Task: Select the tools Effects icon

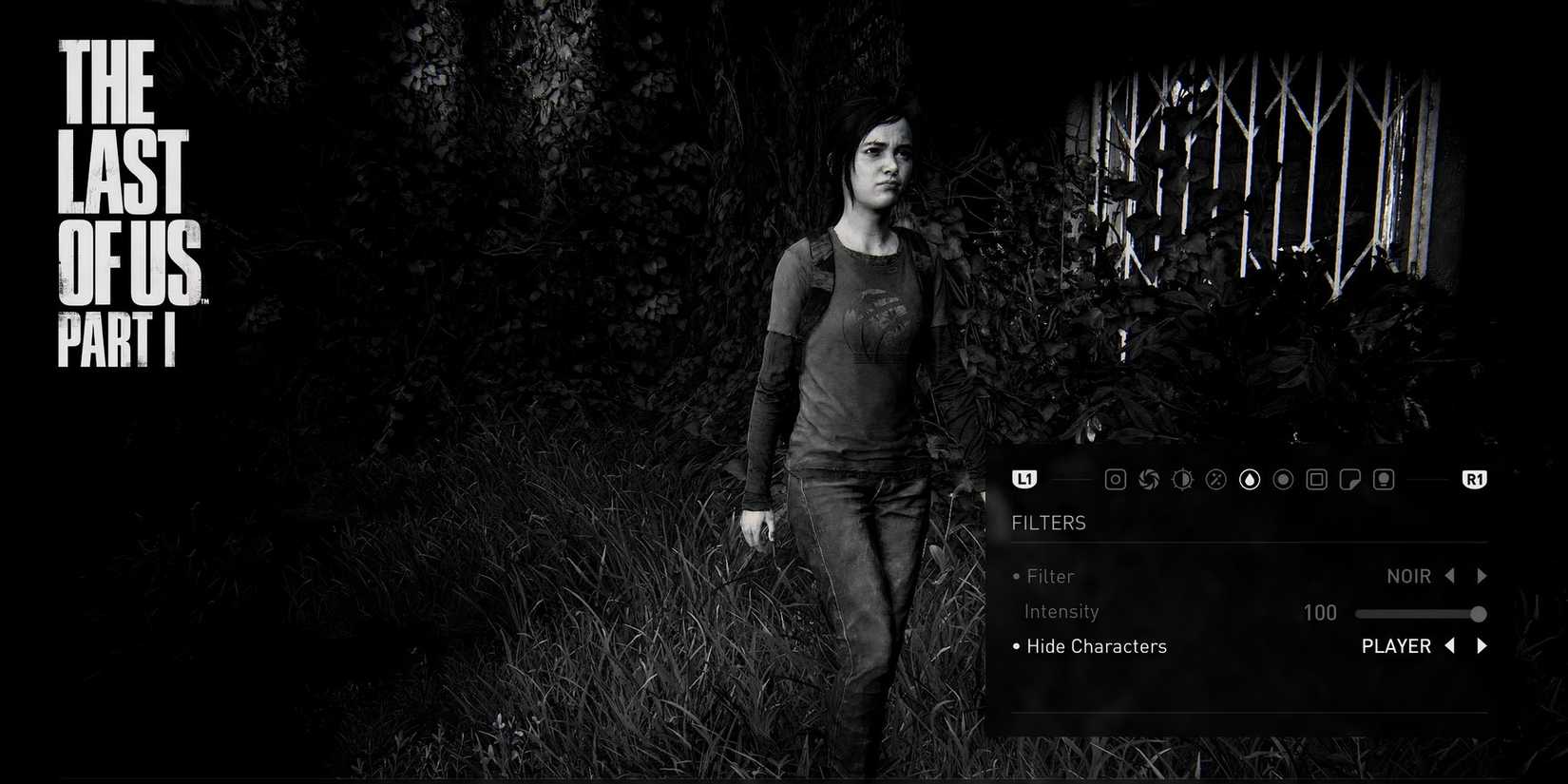Action: click(x=1216, y=479)
